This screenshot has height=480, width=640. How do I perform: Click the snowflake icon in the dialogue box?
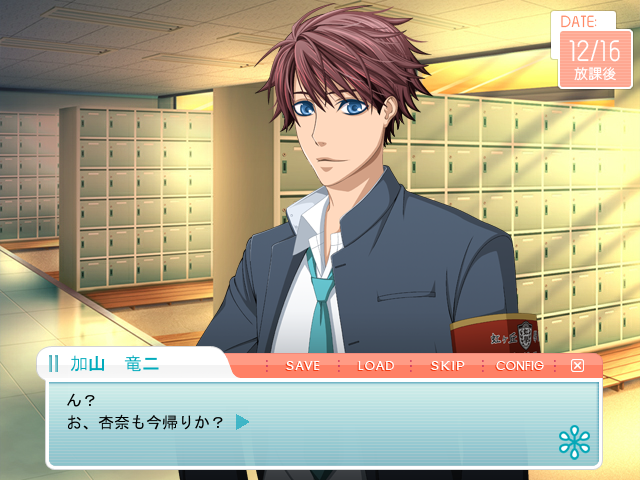point(574,442)
